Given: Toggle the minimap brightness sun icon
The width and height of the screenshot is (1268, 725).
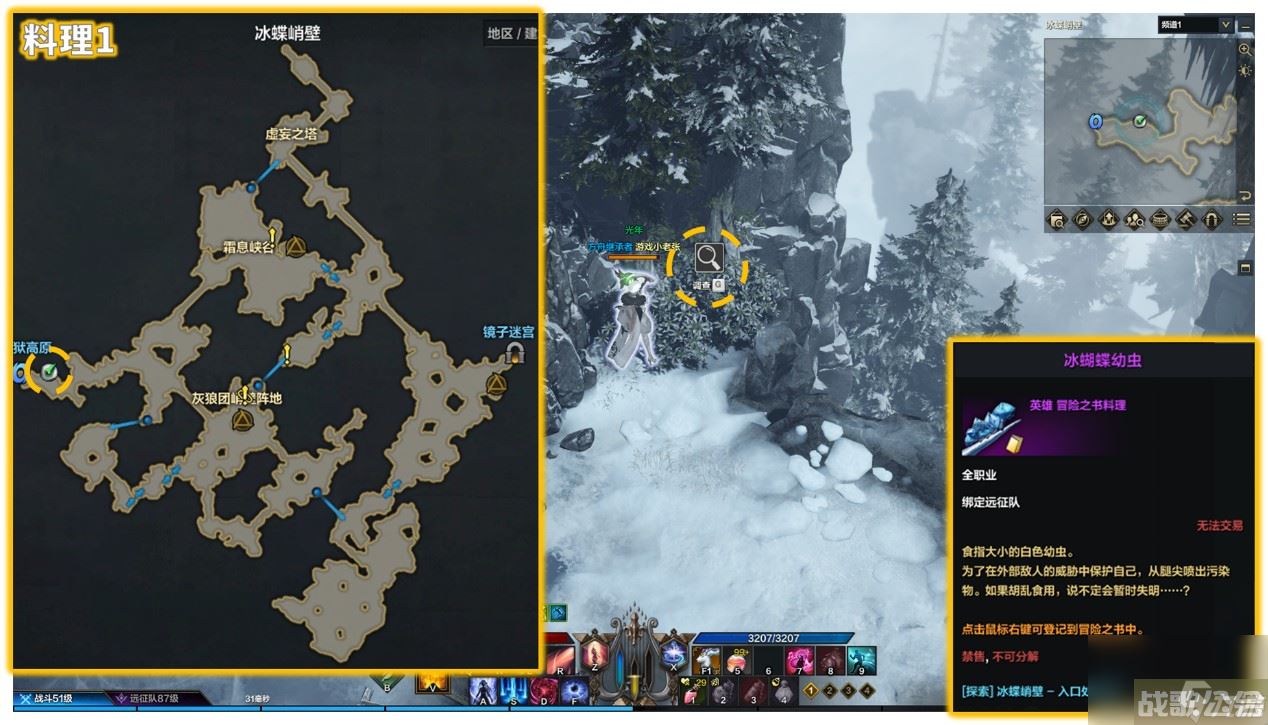Looking at the screenshot, I should [1245, 71].
